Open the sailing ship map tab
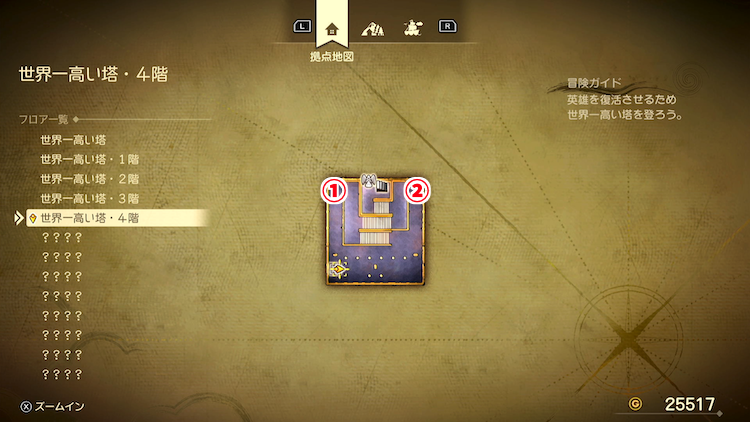This screenshot has height=422, width=750. (410, 28)
